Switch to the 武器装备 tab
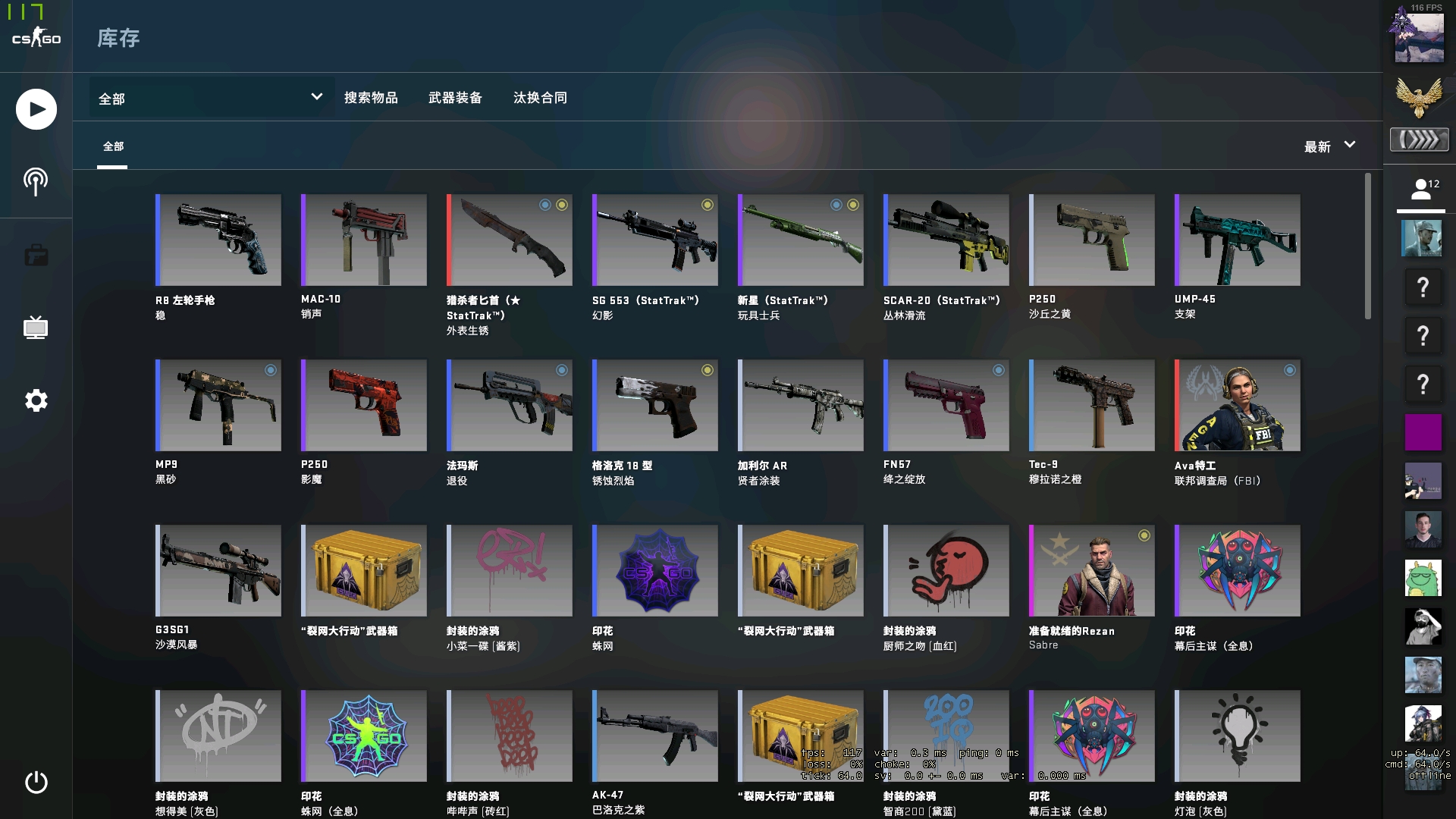Screen dimensions: 1456x819 [x=456, y=98]
